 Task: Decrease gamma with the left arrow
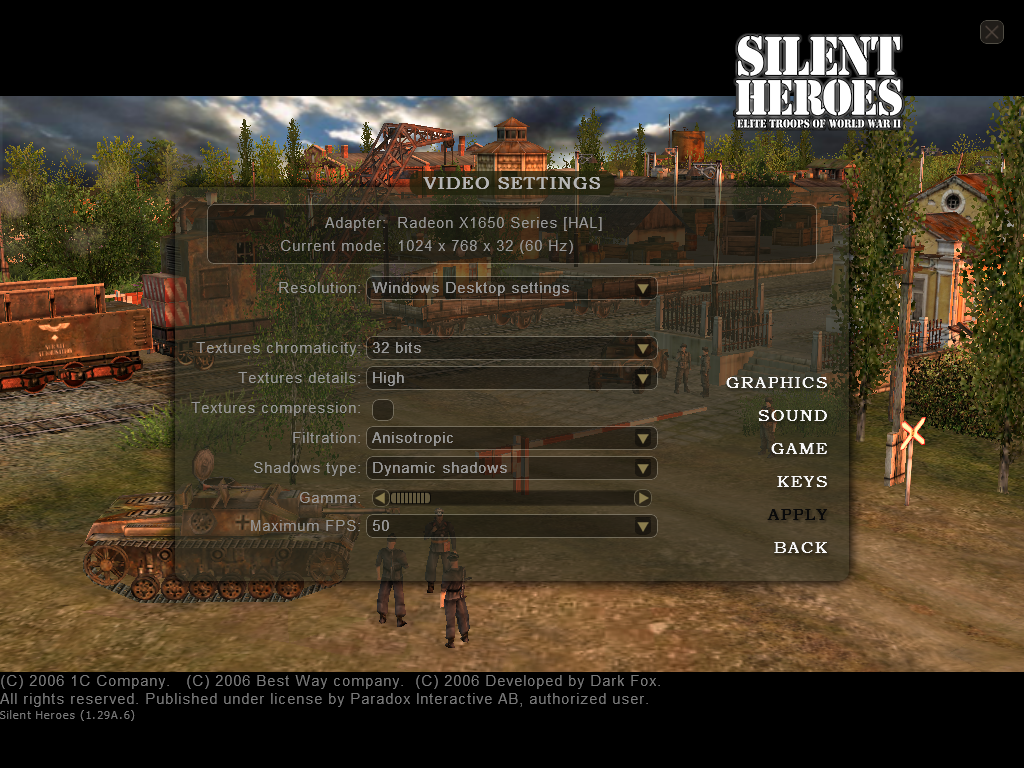point(380,498)
